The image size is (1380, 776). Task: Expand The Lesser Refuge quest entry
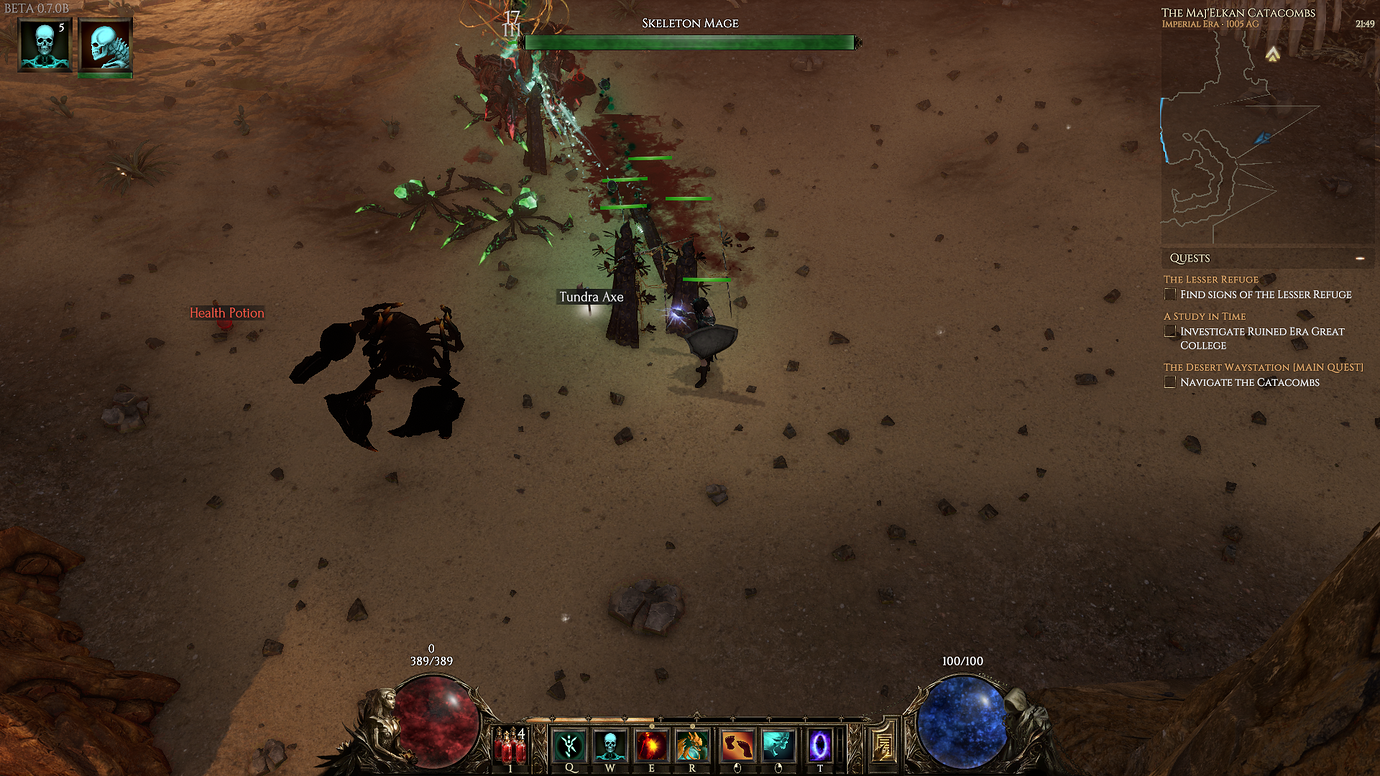(1209, 279)
